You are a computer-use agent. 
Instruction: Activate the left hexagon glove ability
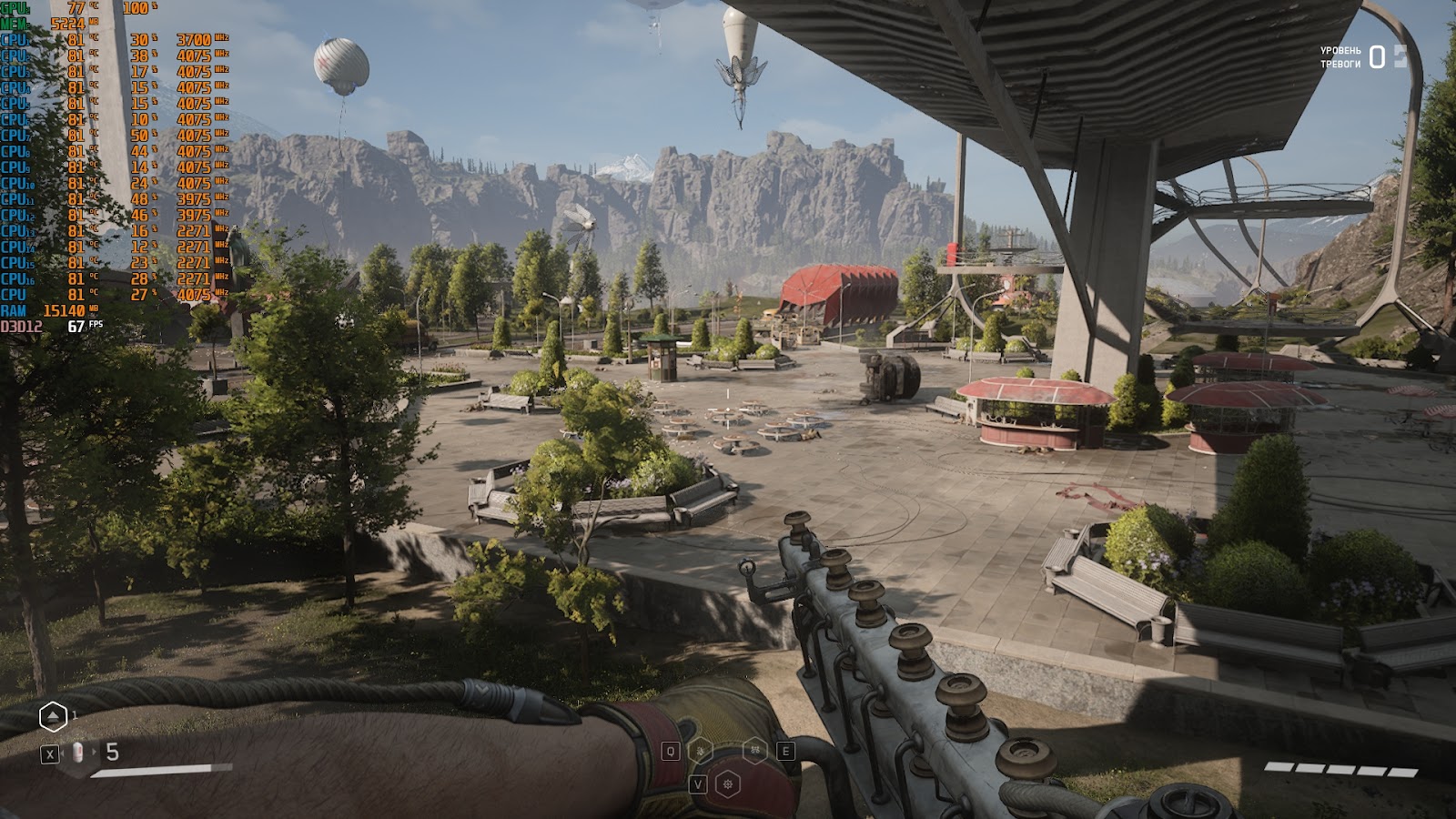click(x=700, y=751)
